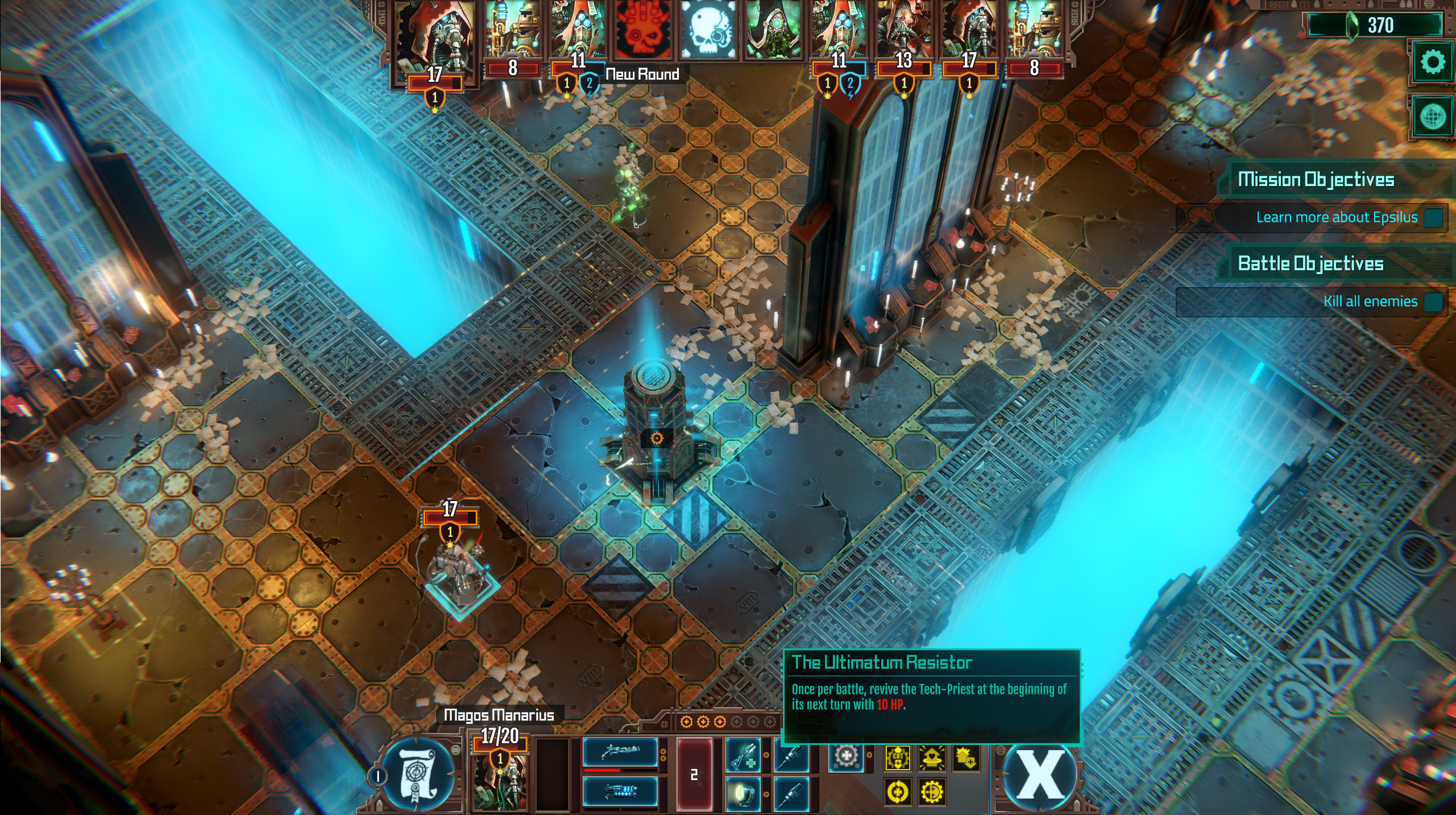
Task: Choose the yellow circular arrows augment icon
Action: point(898,792)
